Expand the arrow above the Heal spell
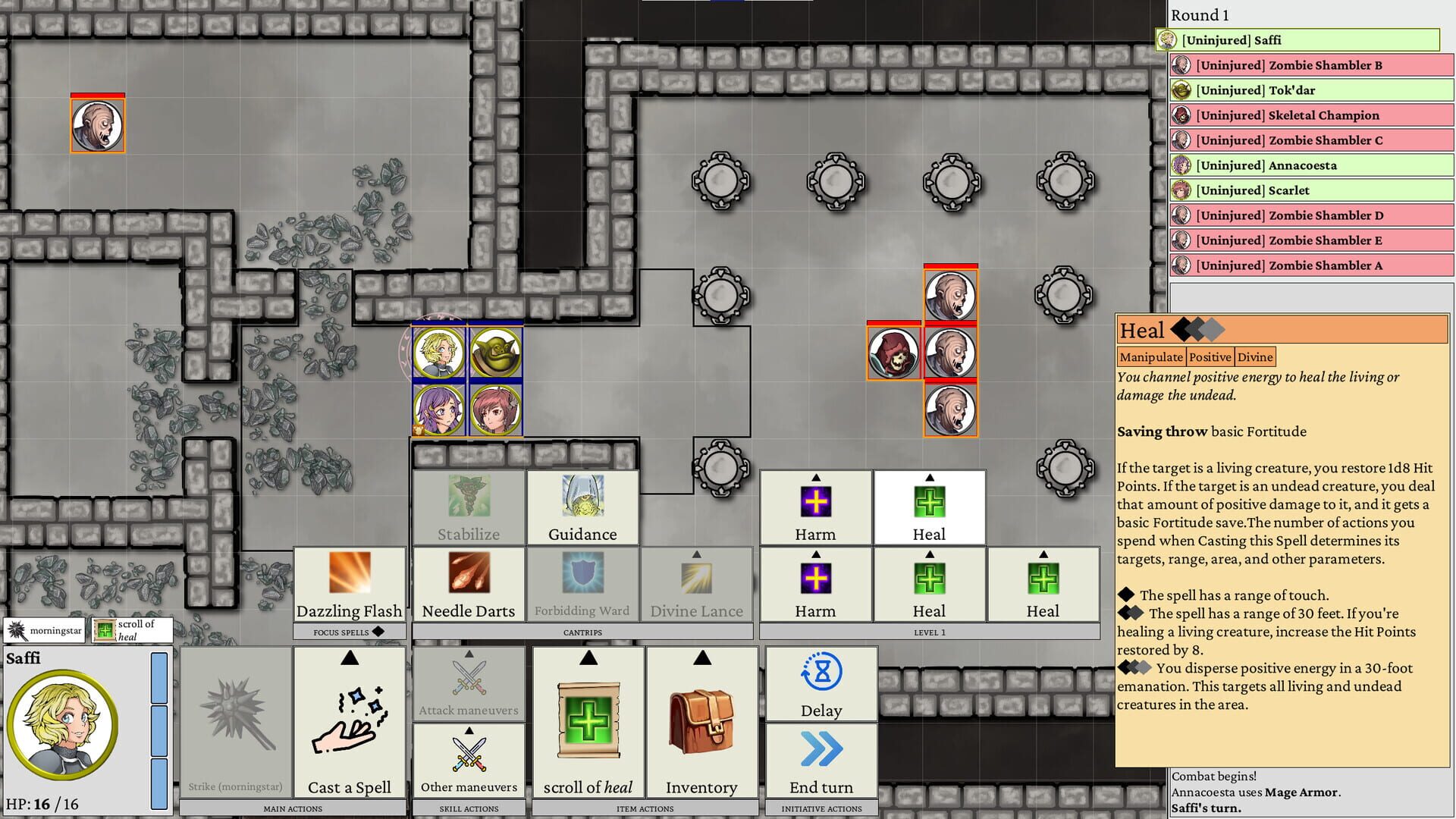Screen dimensions: 1456x819 click(x=929, y=478)
